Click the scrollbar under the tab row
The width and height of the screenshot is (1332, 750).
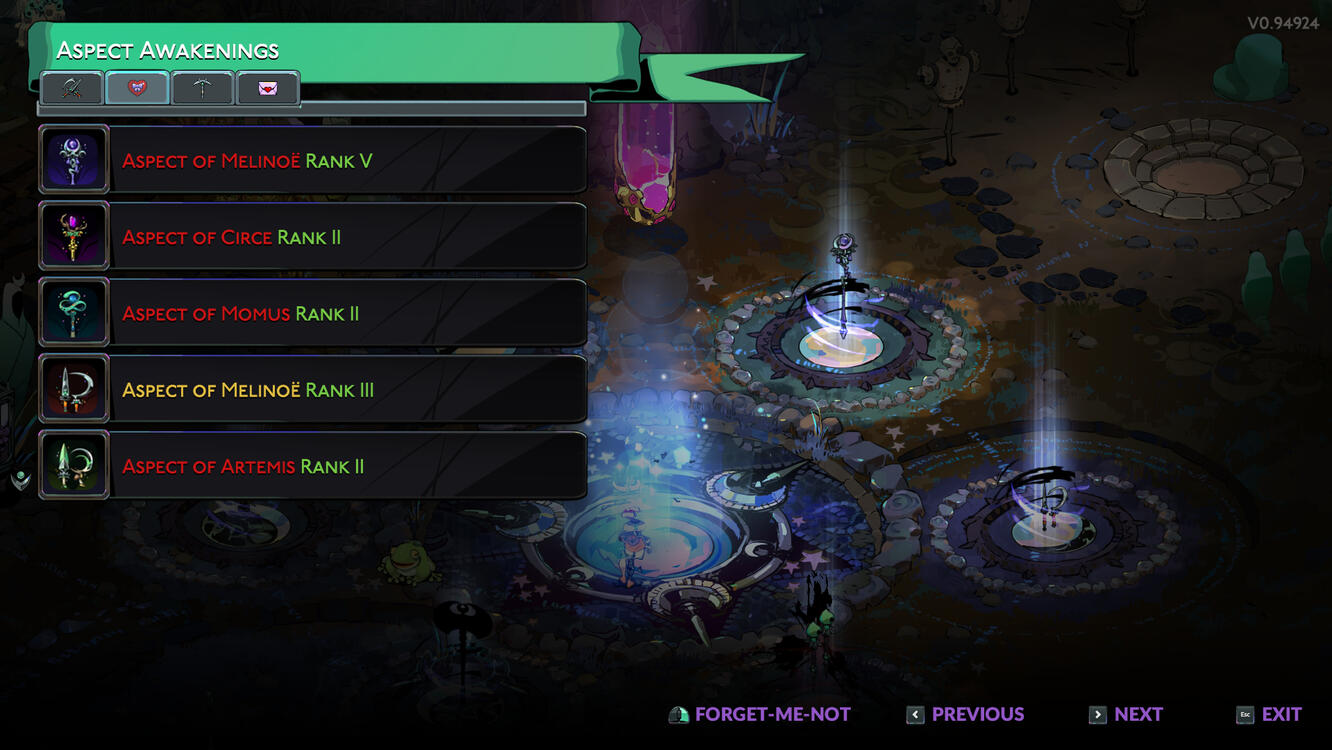[x=310, y=108]
